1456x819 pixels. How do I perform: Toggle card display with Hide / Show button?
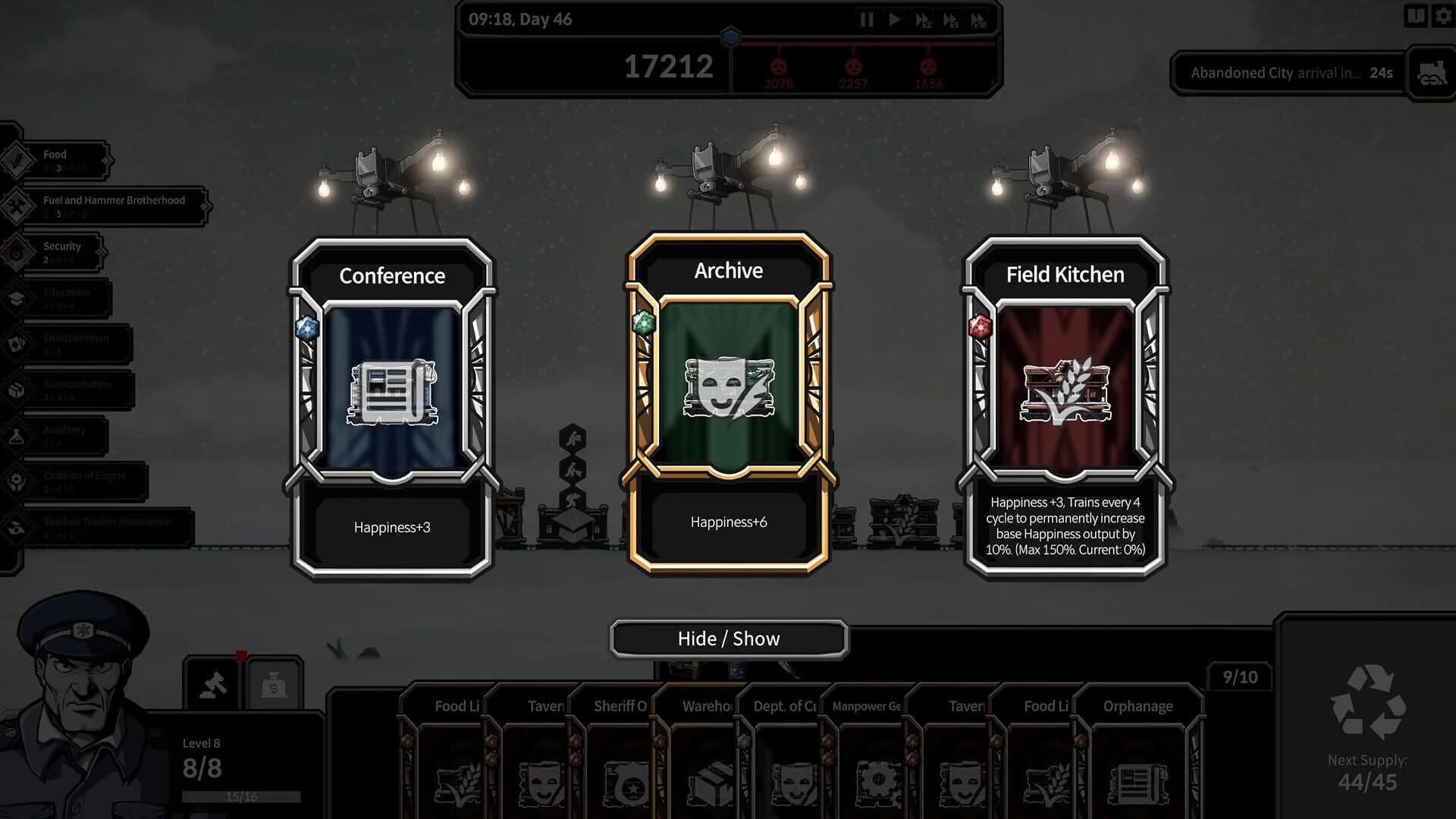pos(728,639)
